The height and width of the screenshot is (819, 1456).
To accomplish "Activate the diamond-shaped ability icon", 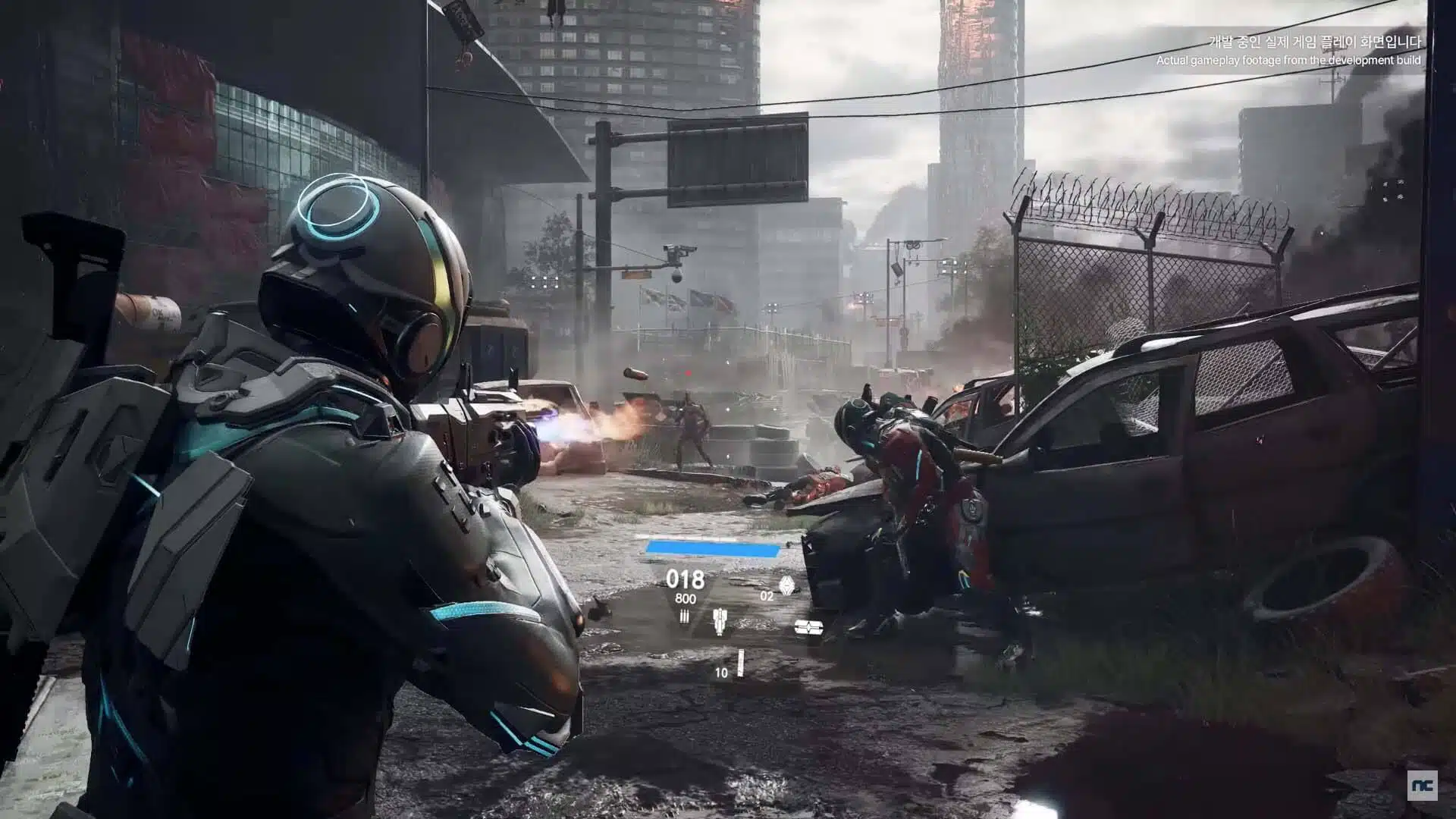I will click(x=786, y=586).
